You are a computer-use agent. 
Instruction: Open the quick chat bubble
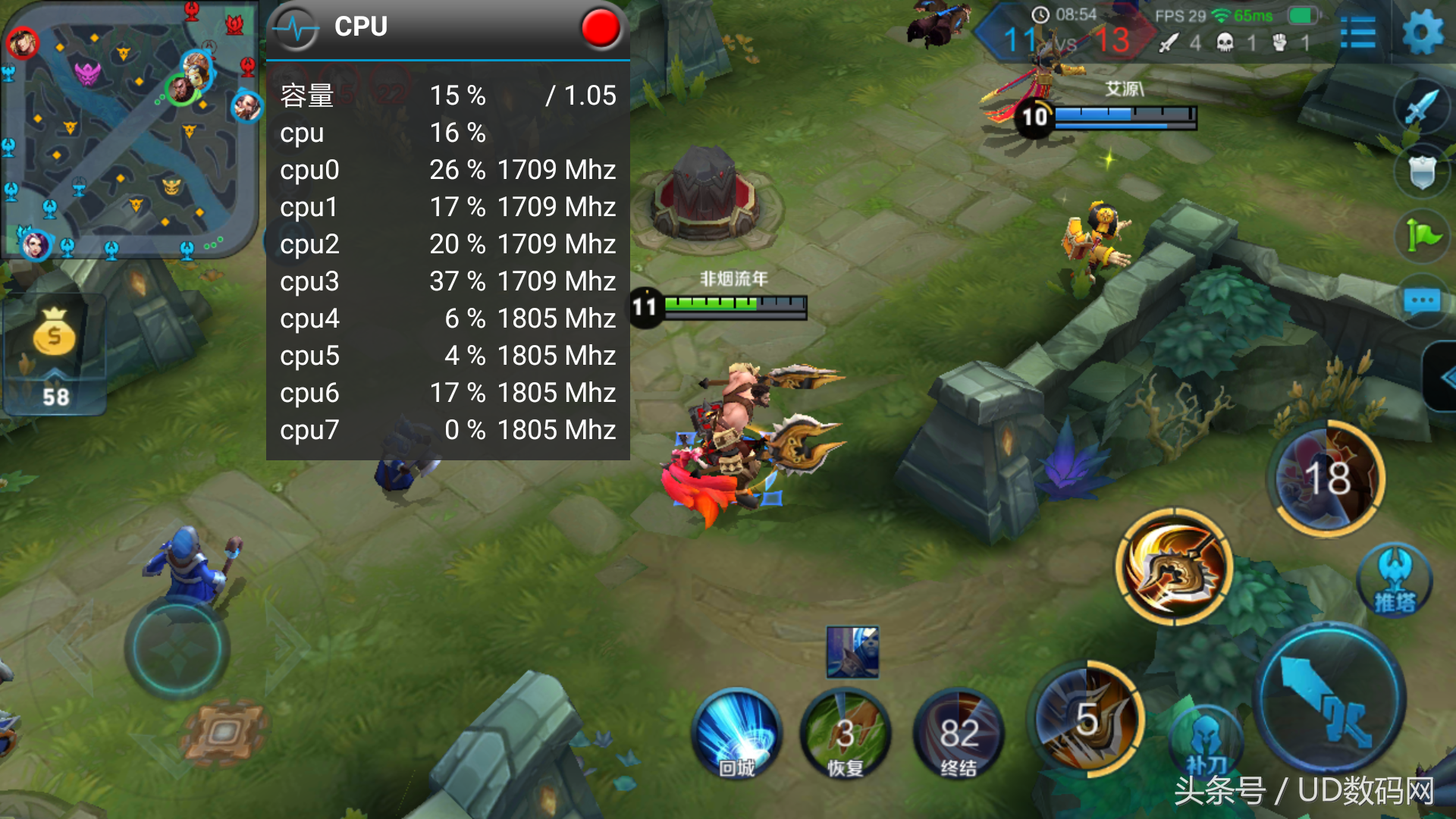click(x=1422, y=302)
